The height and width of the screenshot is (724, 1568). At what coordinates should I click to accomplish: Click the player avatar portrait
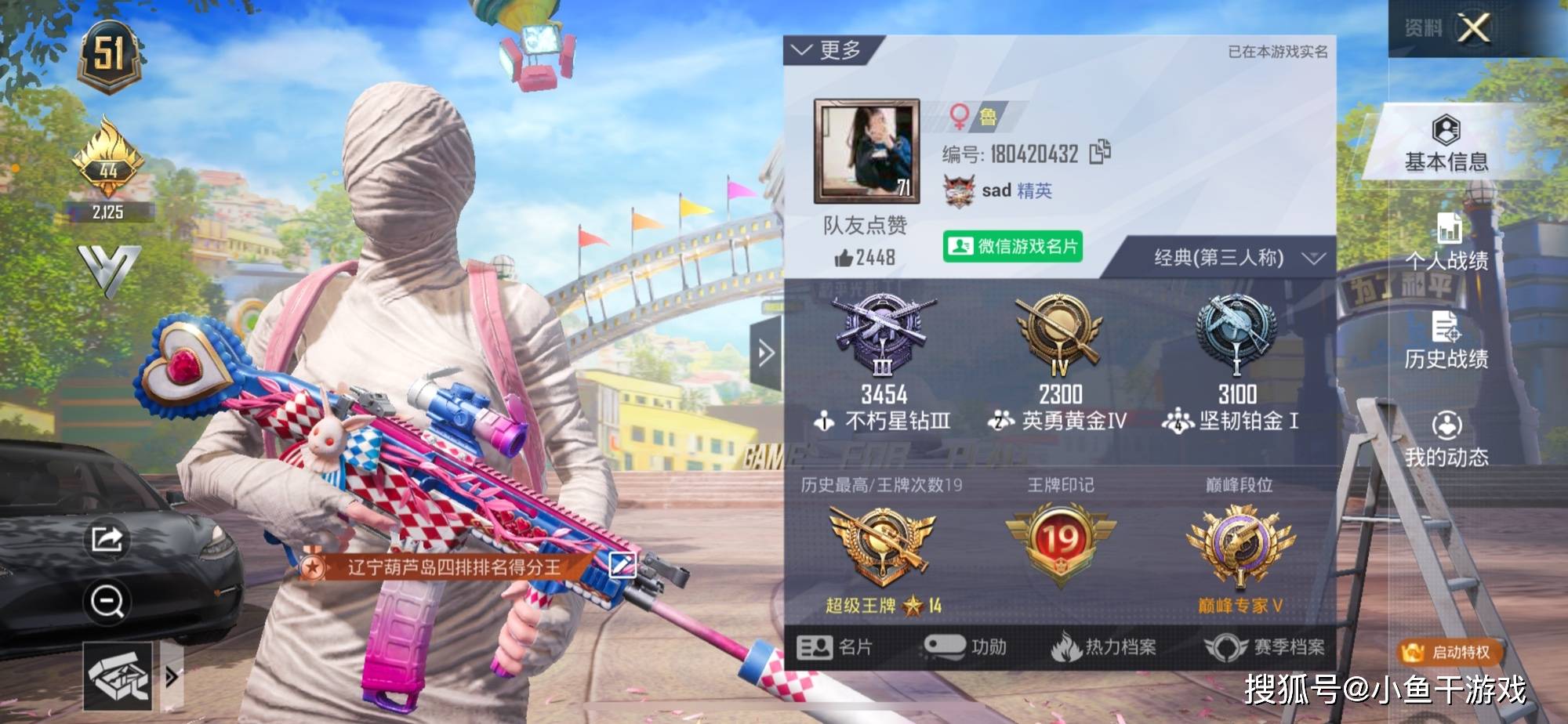point(866,151)
